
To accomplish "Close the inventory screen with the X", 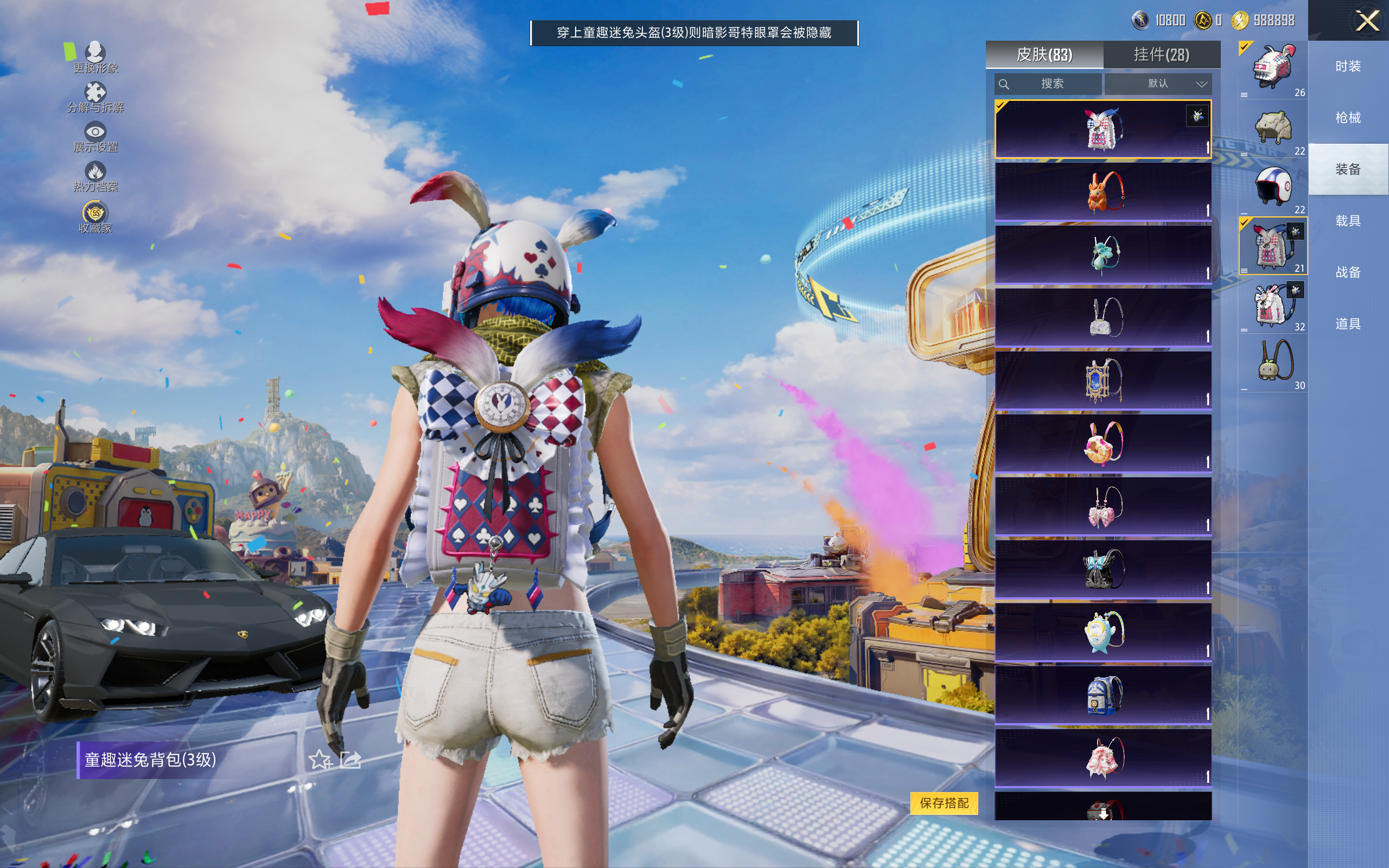I will (1367, 21).
